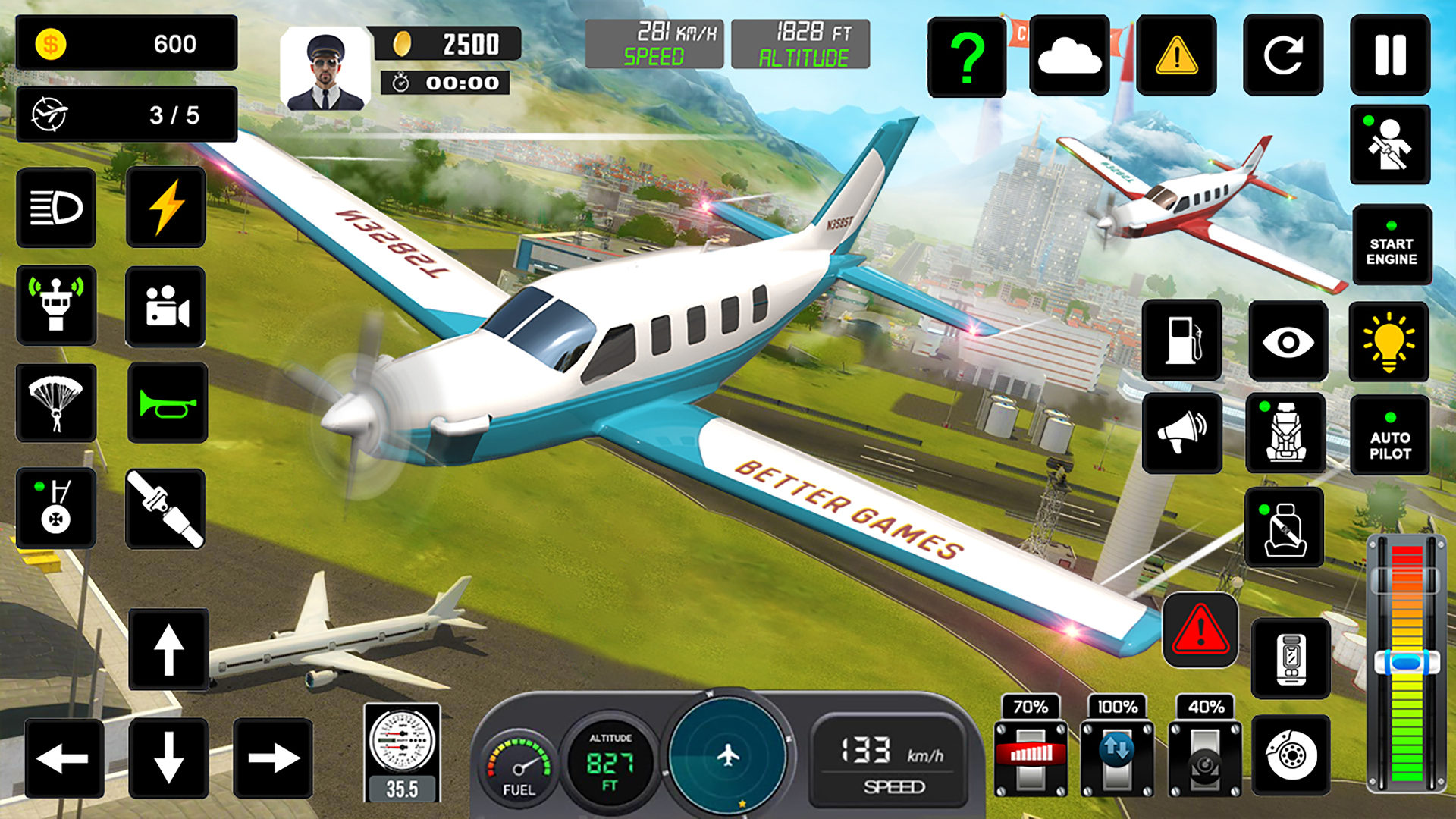Adjust the throttle slider

click(1407, 660)
